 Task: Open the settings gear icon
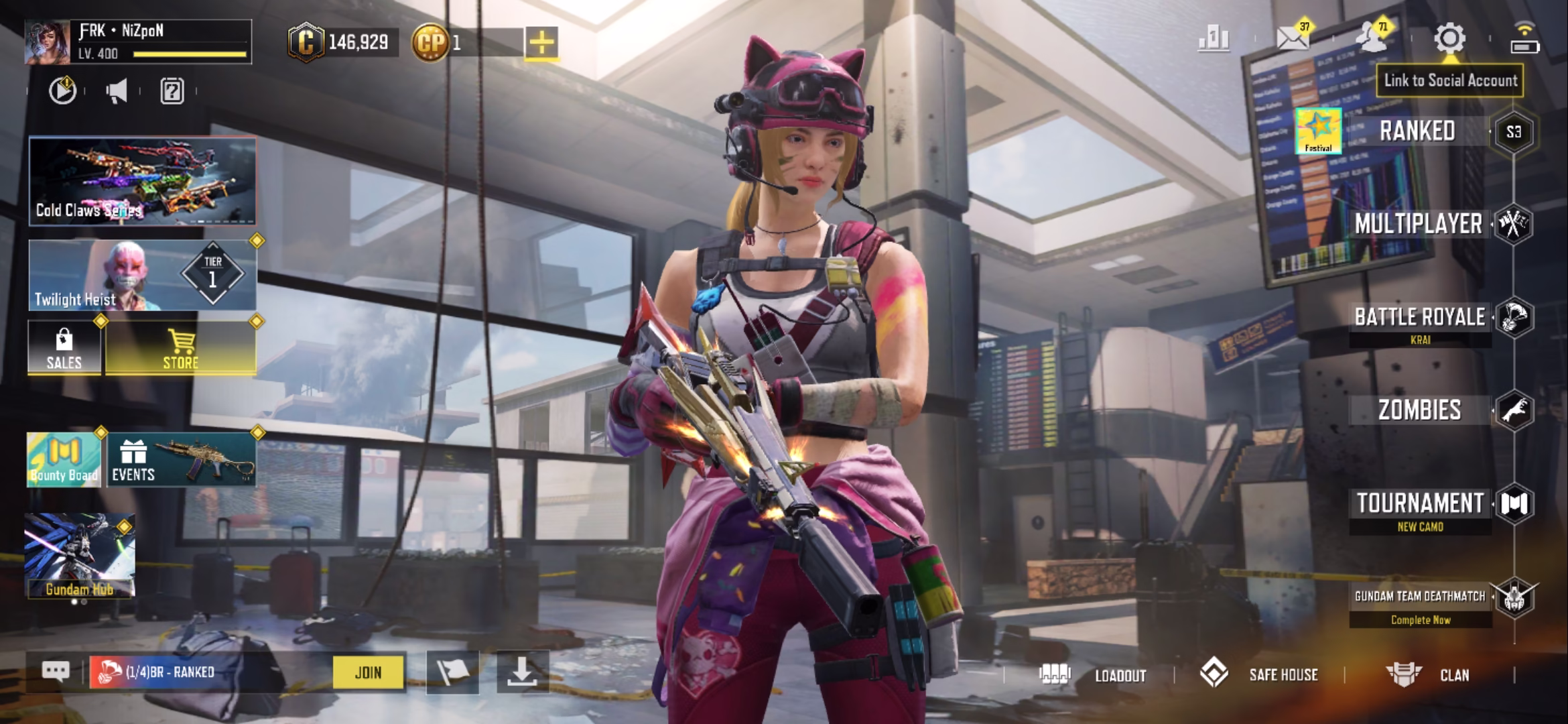pos(1449,39)
